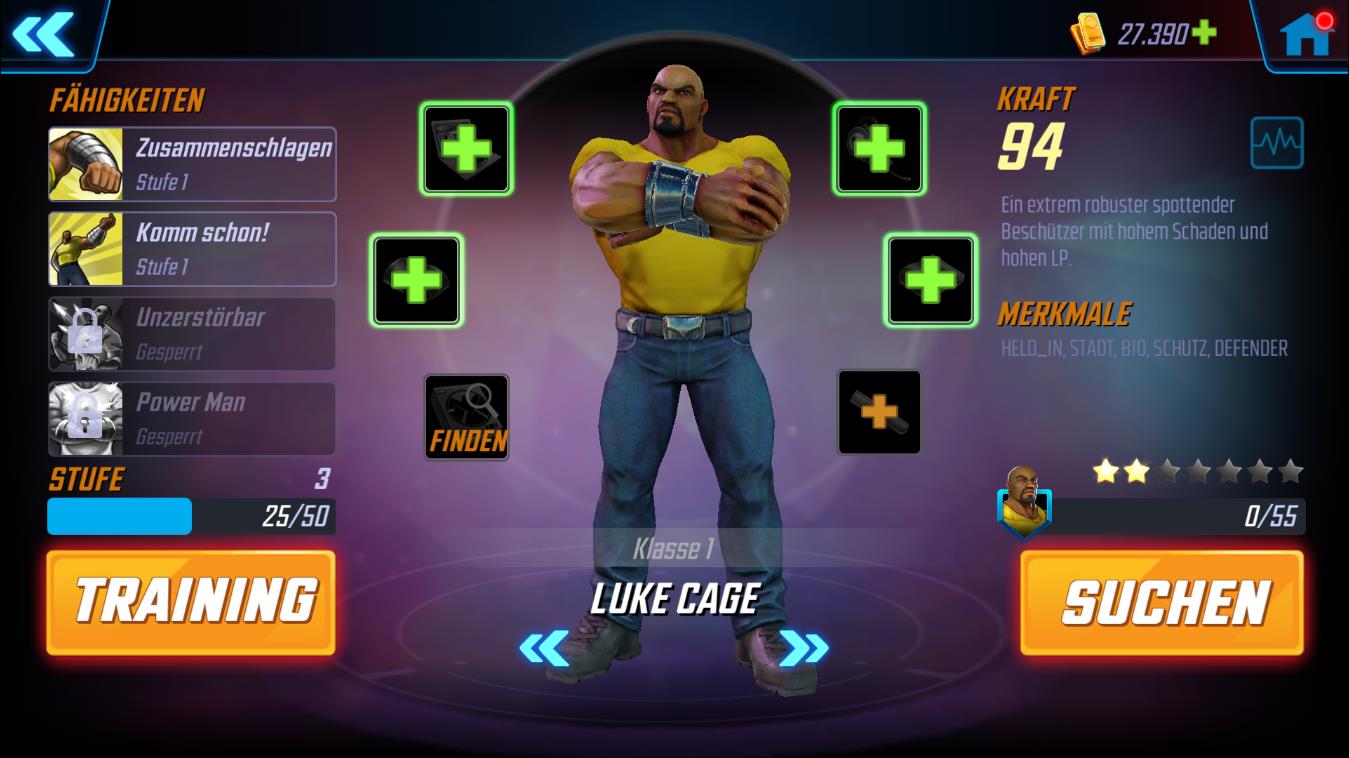The image size is (1349, 758).
Task: Inspect the locked Unzerstörbar ability
Action: click(x=192, y=334)
